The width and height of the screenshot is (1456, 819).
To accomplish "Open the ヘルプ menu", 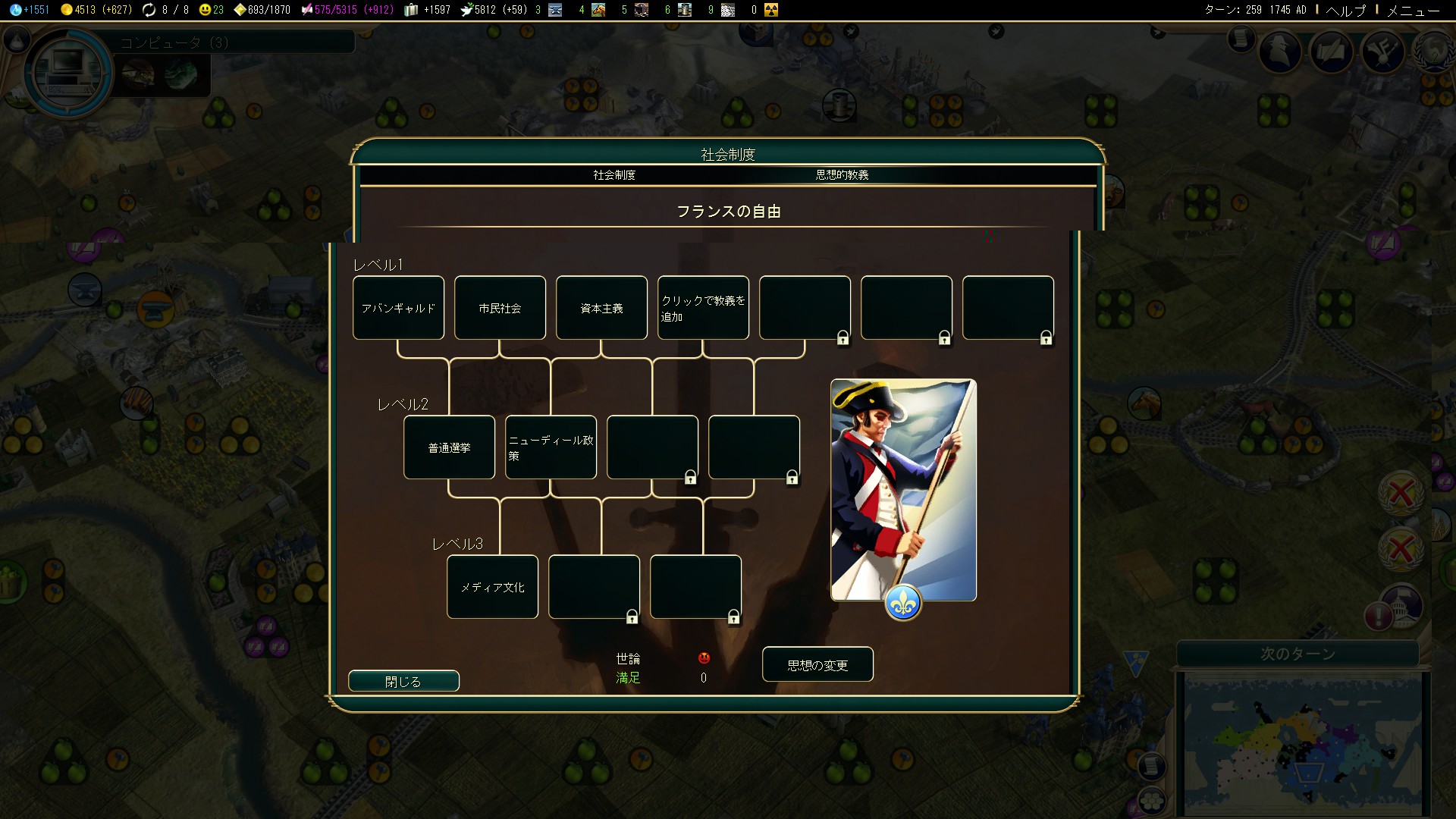I will 1345,10.
